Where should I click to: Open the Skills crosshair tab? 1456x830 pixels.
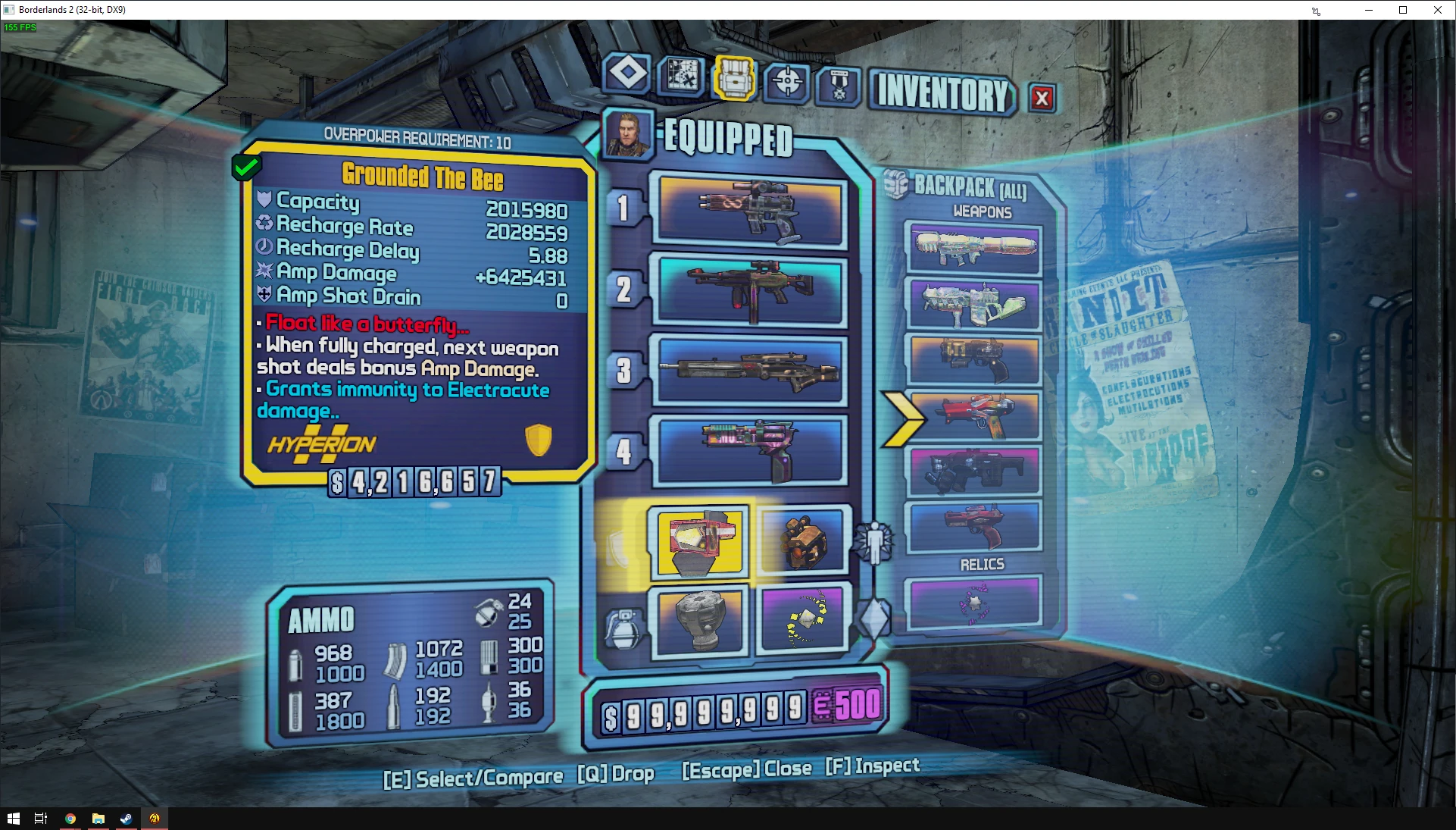click(x=787, y=81)
